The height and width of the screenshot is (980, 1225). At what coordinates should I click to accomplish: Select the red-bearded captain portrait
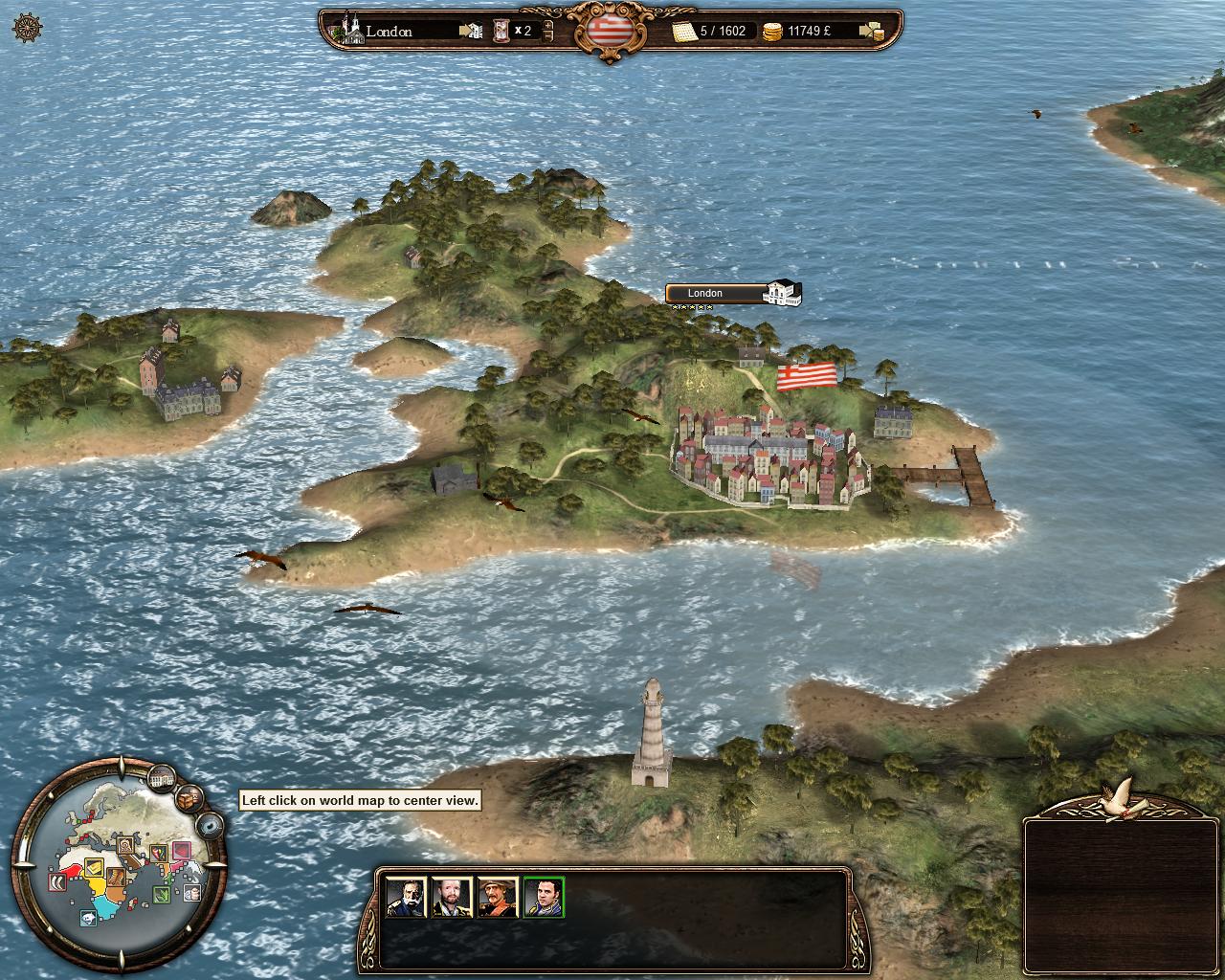point(451,897)
